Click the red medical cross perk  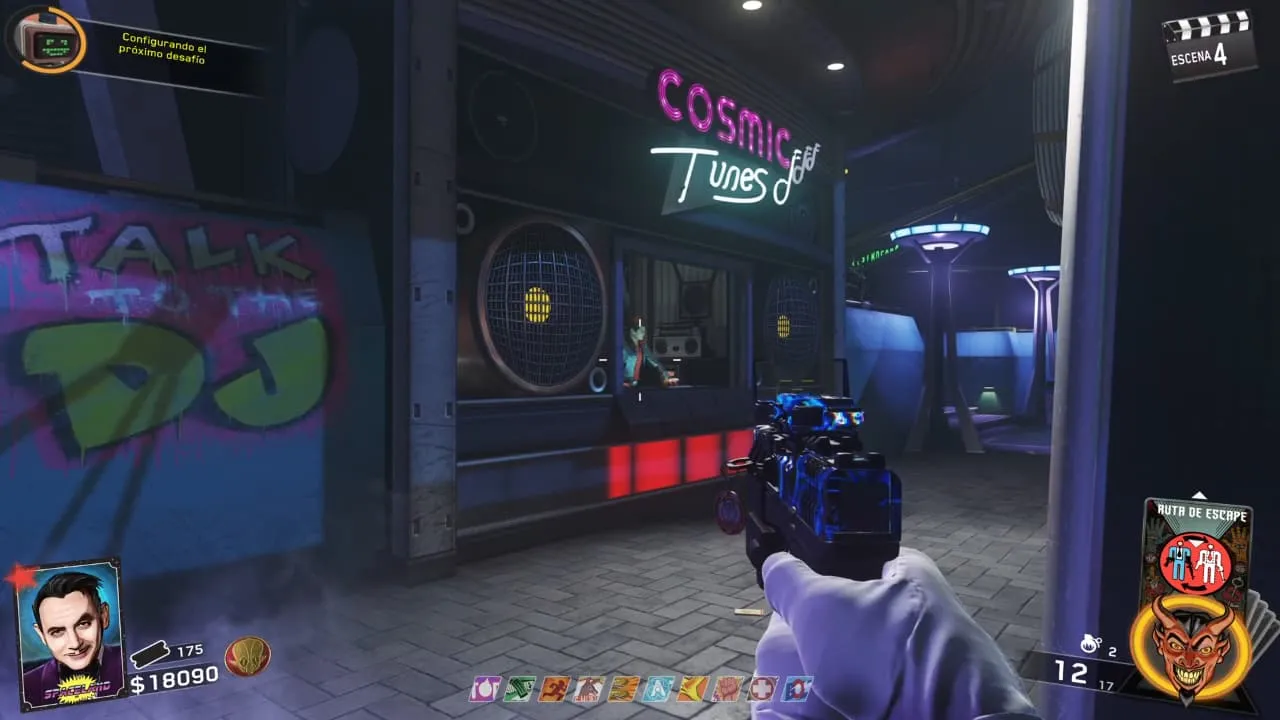point(763,688)
